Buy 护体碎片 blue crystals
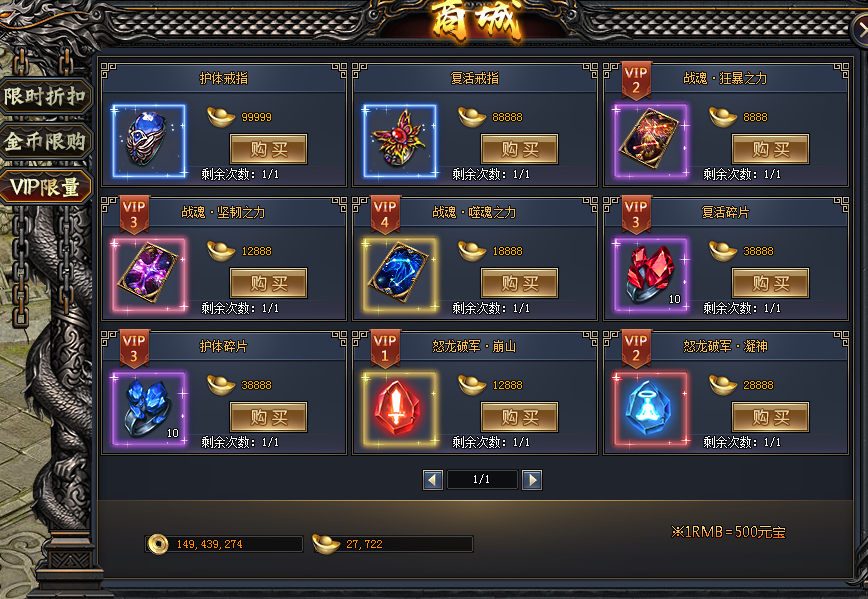 tap(268, 417)
